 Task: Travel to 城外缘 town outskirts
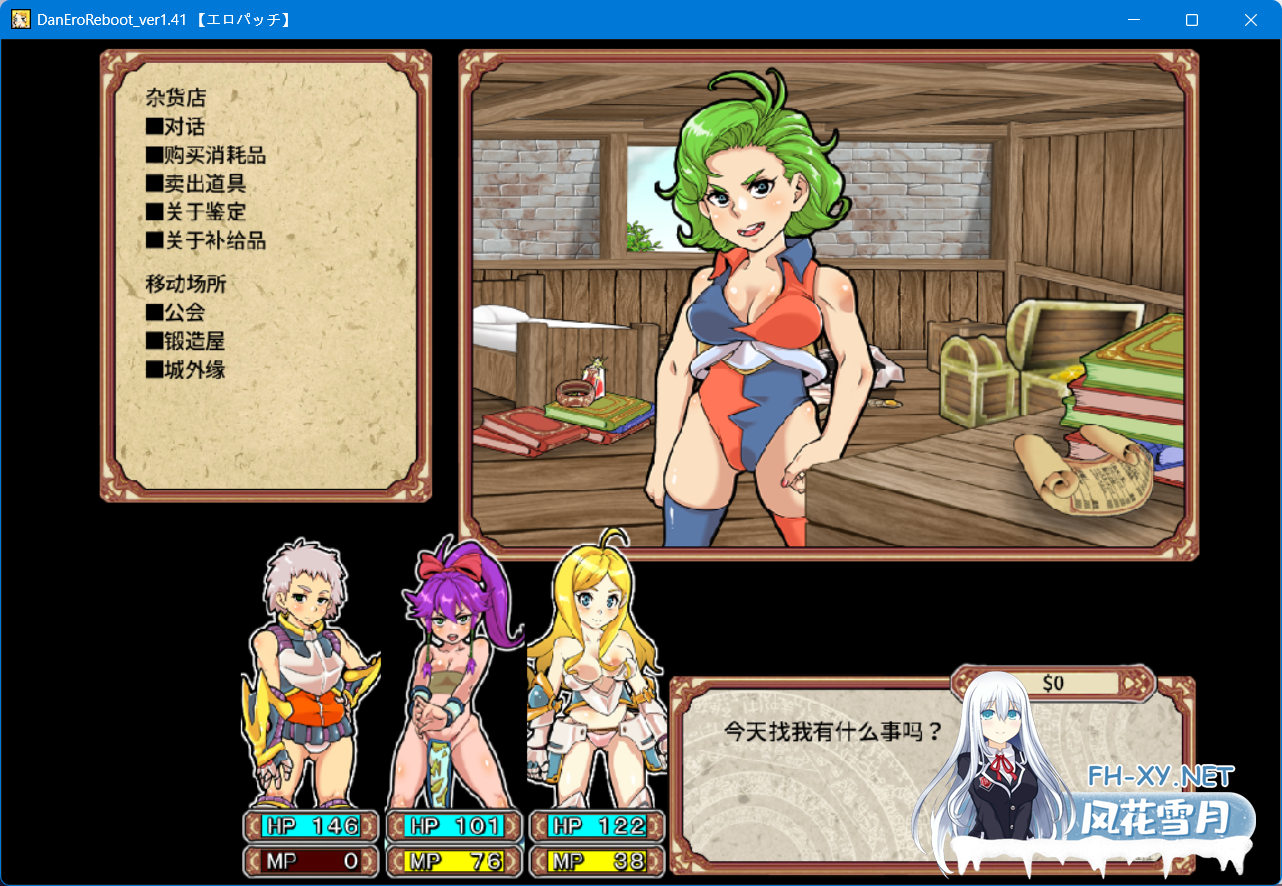186,370
